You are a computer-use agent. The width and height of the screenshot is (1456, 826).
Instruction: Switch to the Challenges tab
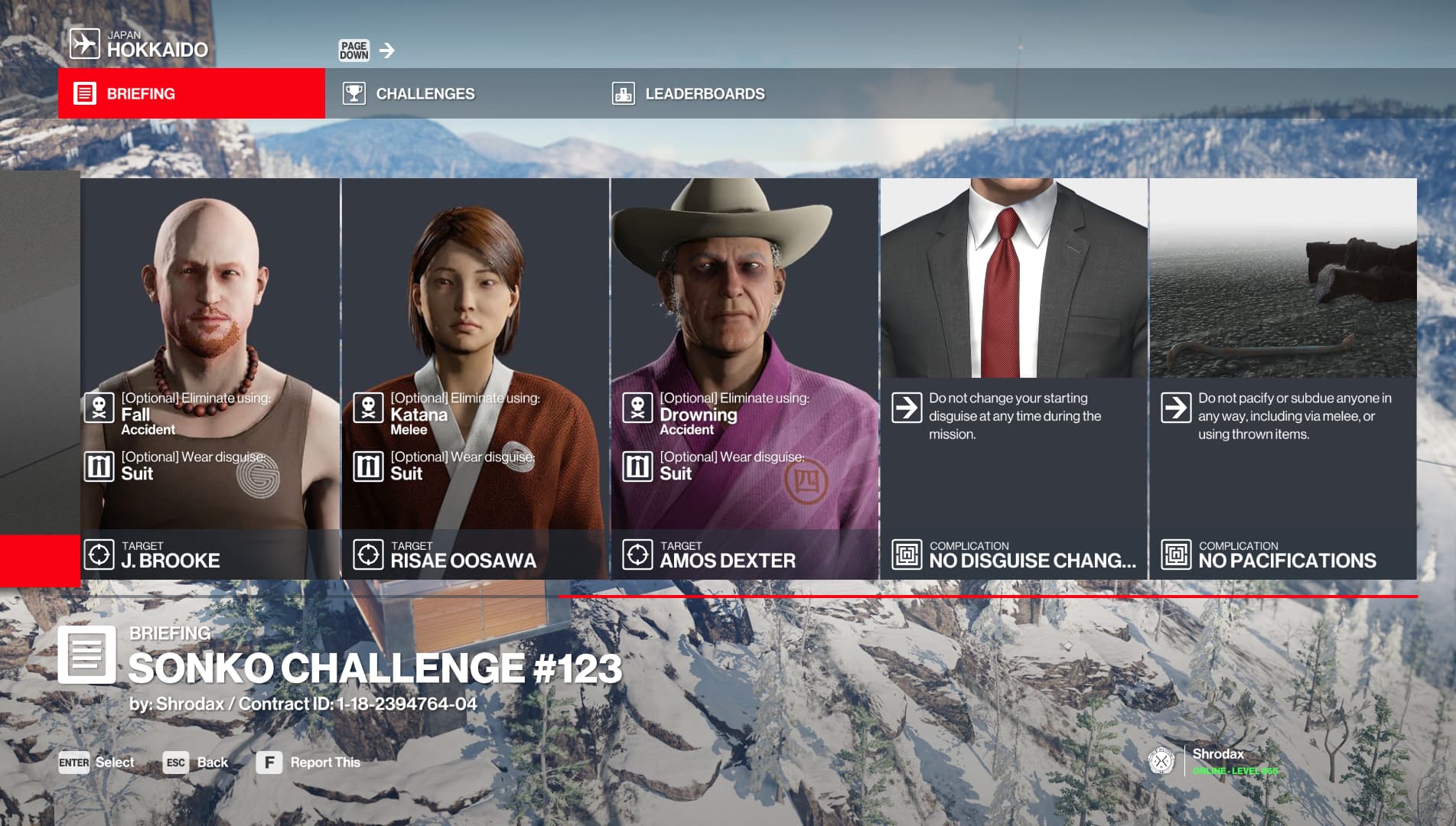[425, 93]
